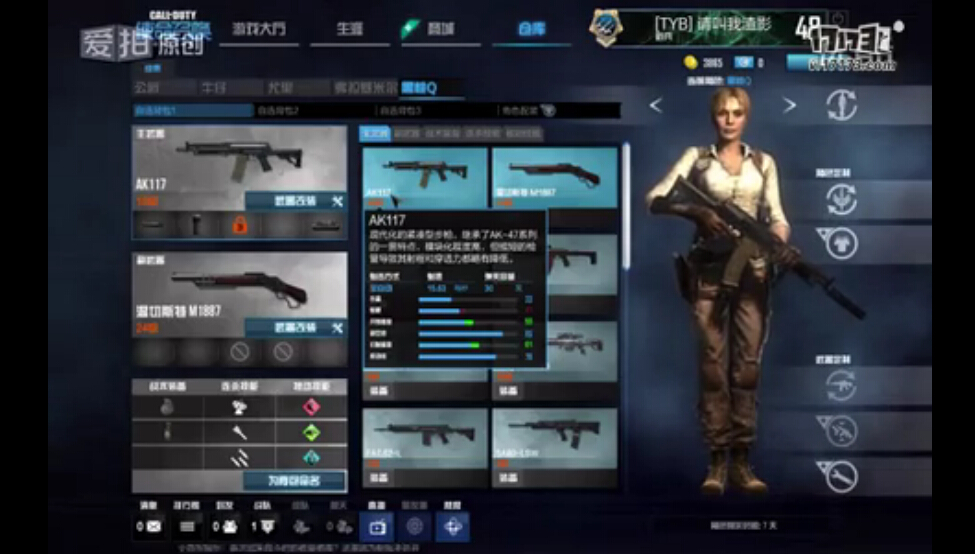
Task: Open the 商城 store tab
Action: [x=438, y=28]
